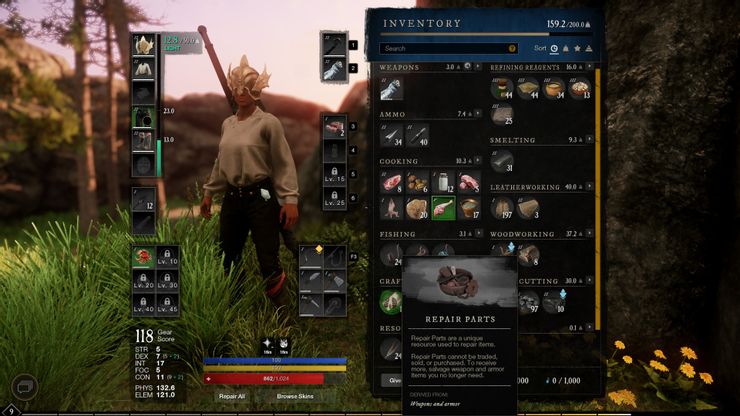Select the helmet equipment slot
The height and width of the screenshot is (416, 740).
[x=143, y=45]
